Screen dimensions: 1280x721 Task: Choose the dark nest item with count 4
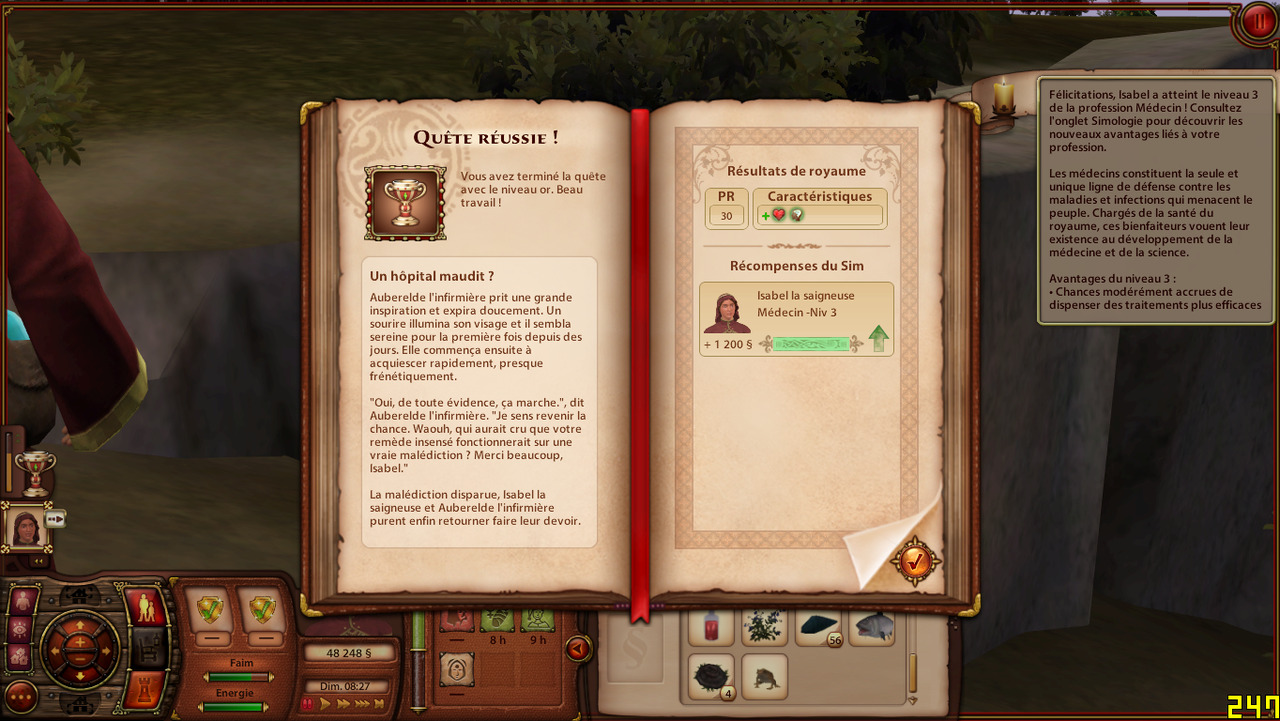click(x=710, y=677)
